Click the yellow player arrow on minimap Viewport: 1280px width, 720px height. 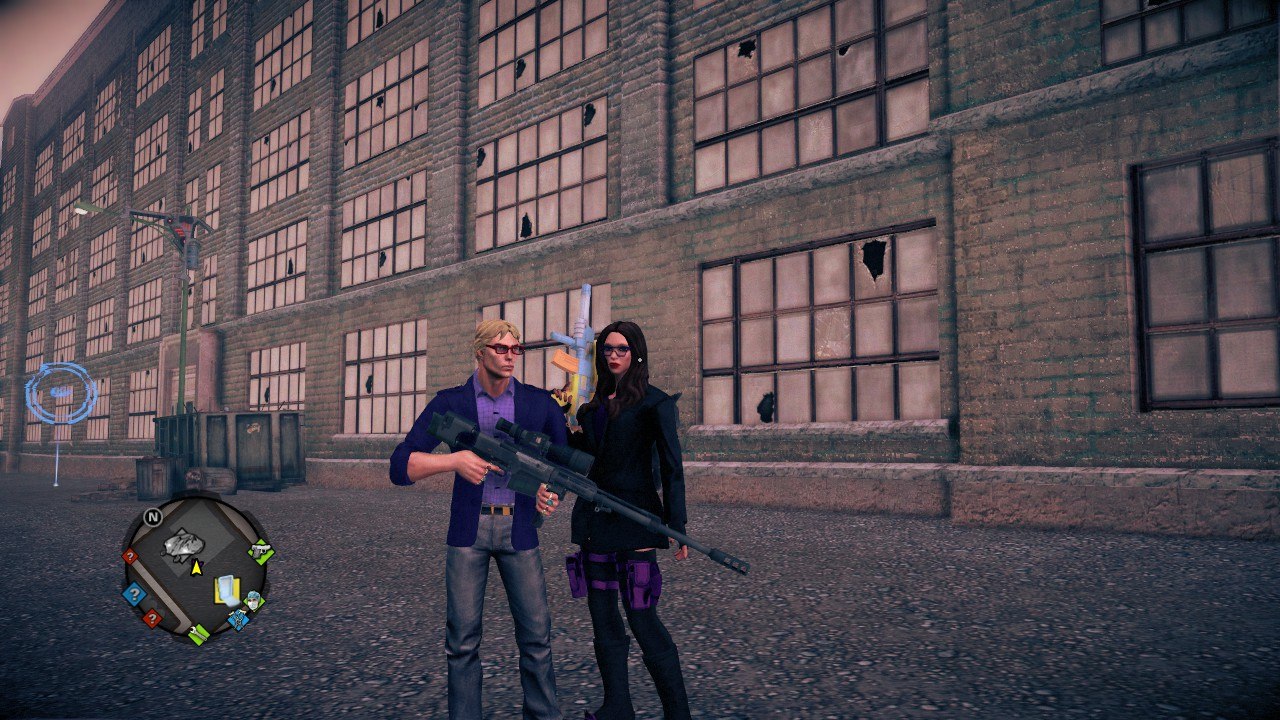(196, 568)
